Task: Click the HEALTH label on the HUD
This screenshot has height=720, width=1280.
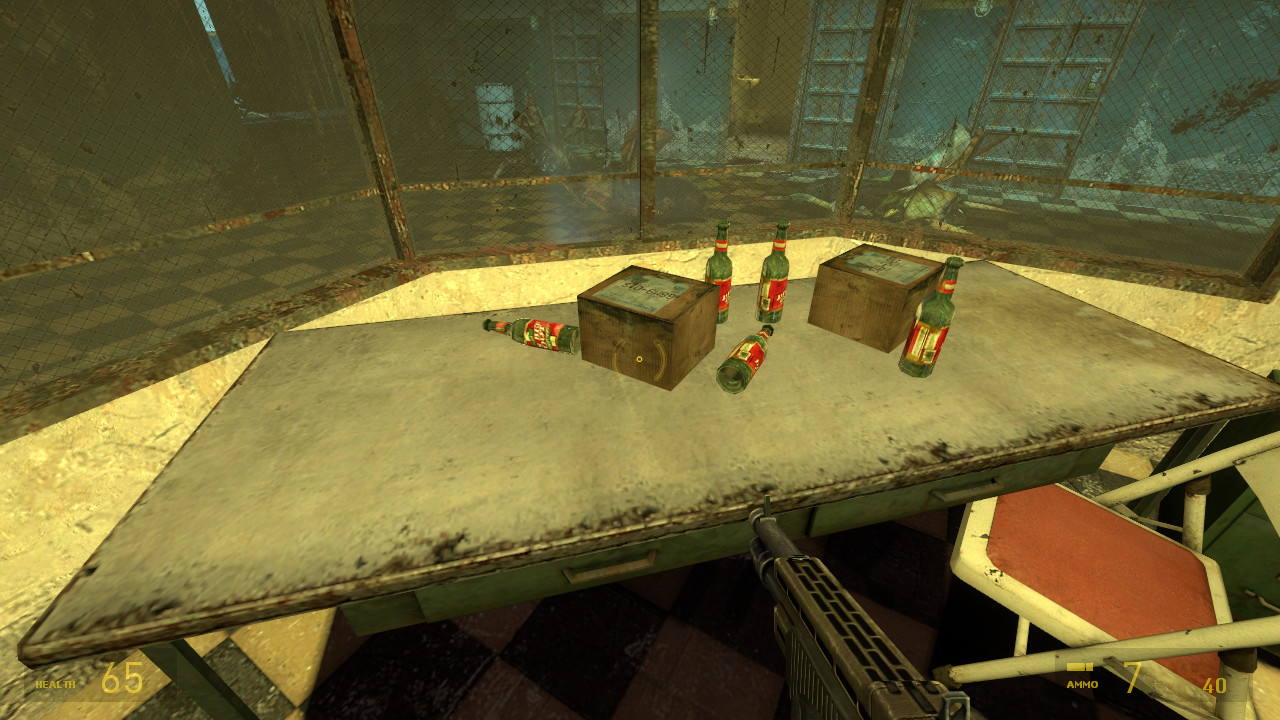Action: tap(57, 686)
